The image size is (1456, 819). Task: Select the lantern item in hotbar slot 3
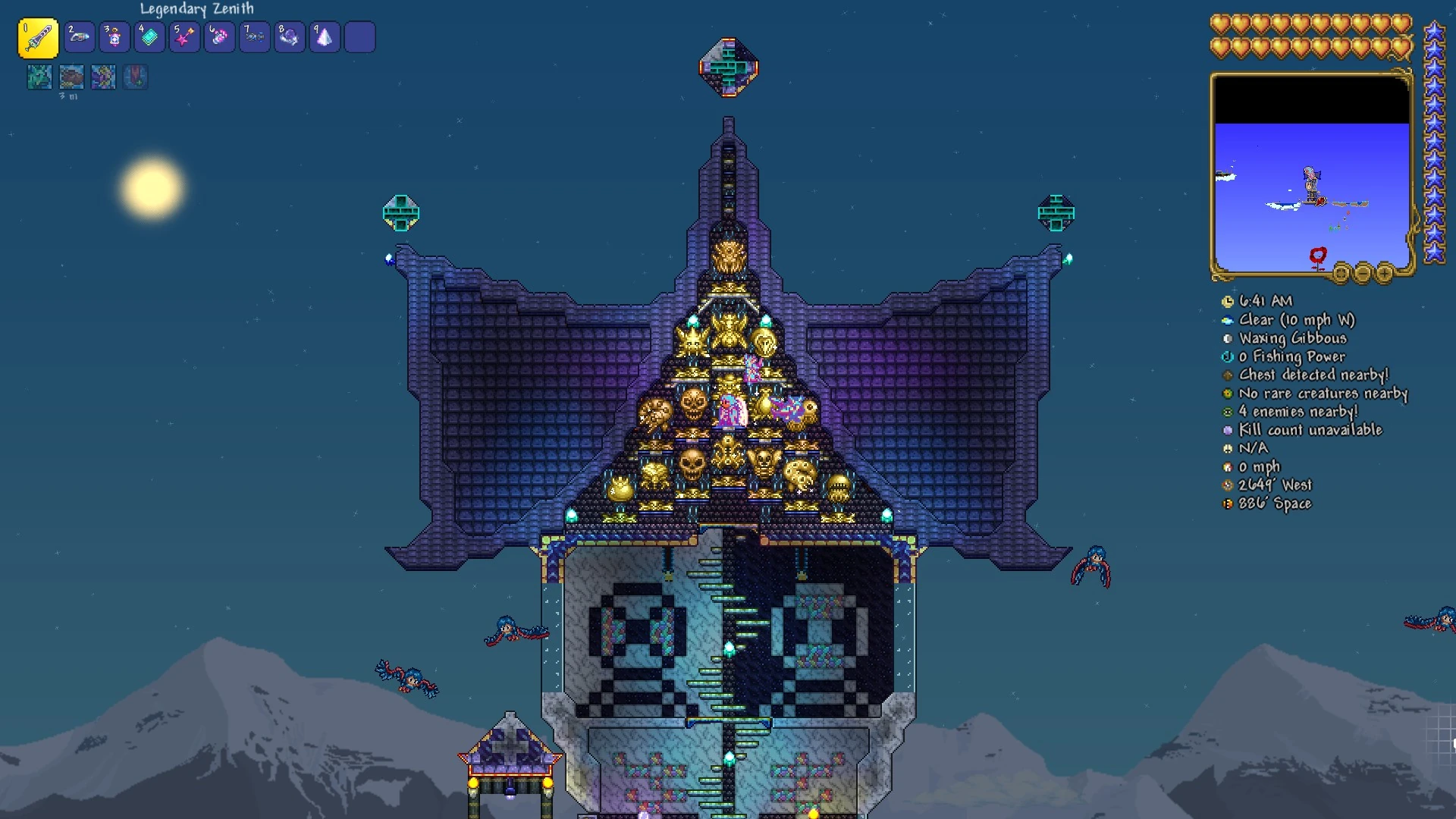click(115, 36)
